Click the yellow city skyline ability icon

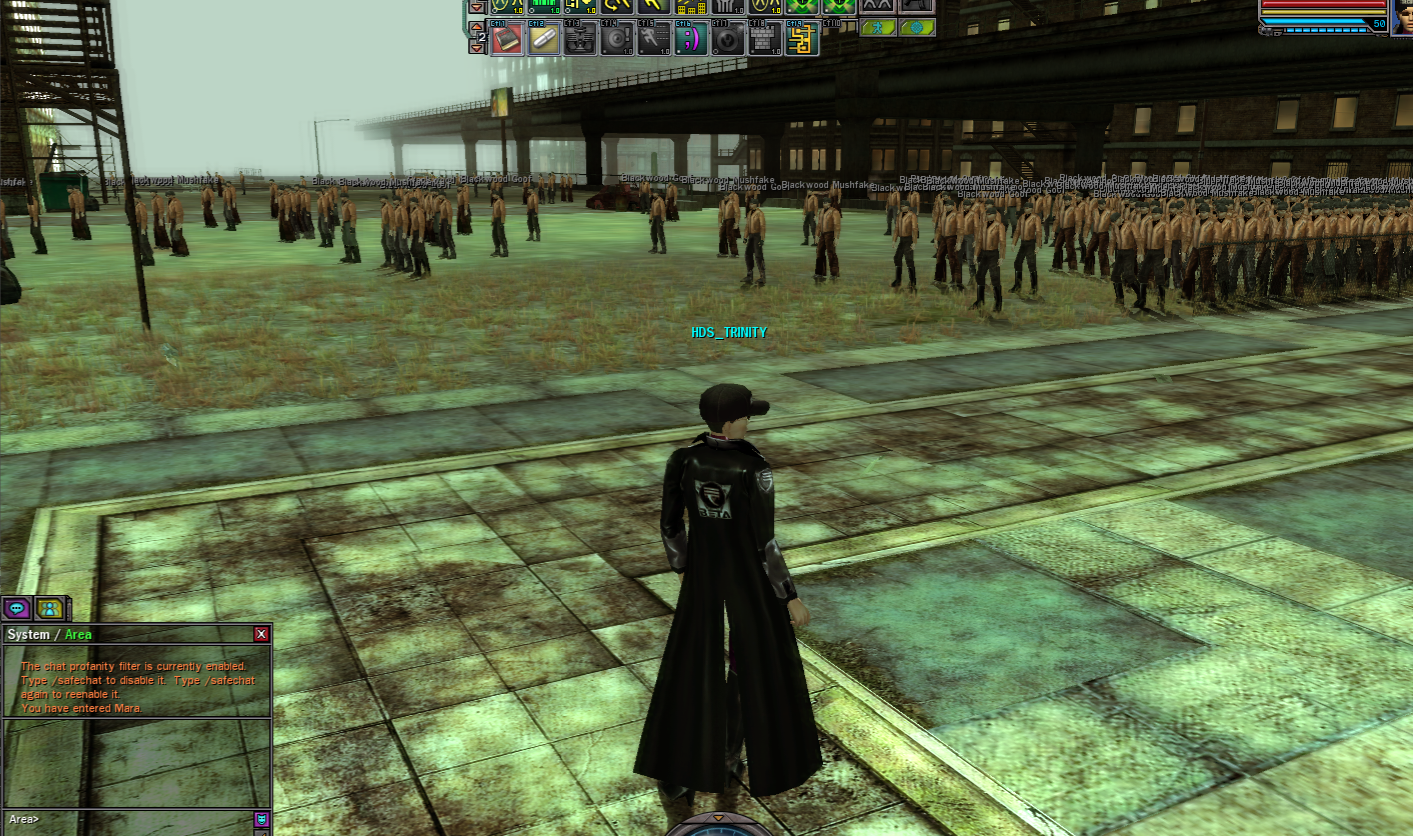click(690, 6)
